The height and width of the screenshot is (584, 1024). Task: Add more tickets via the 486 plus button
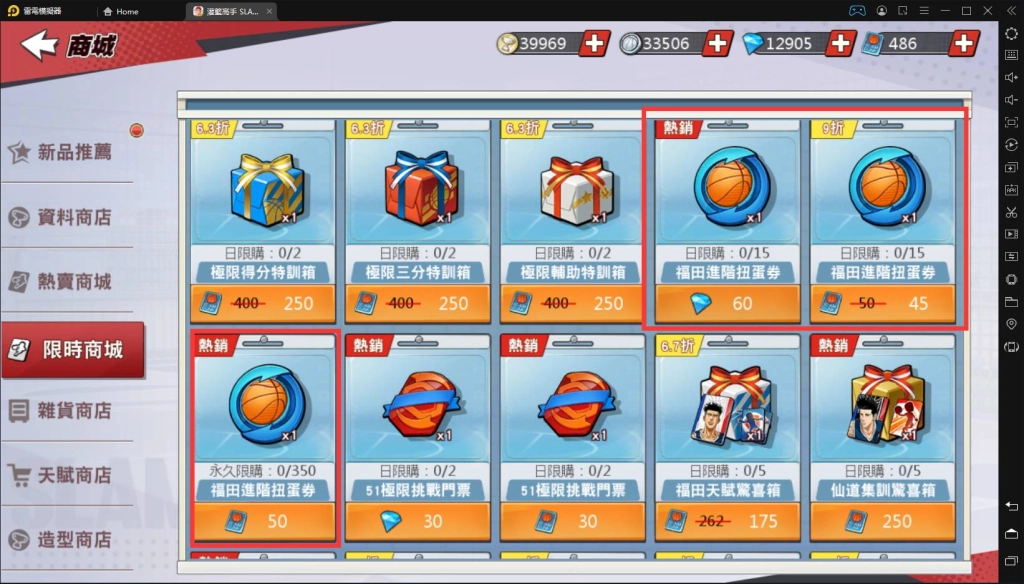click(x=964, y=43)
